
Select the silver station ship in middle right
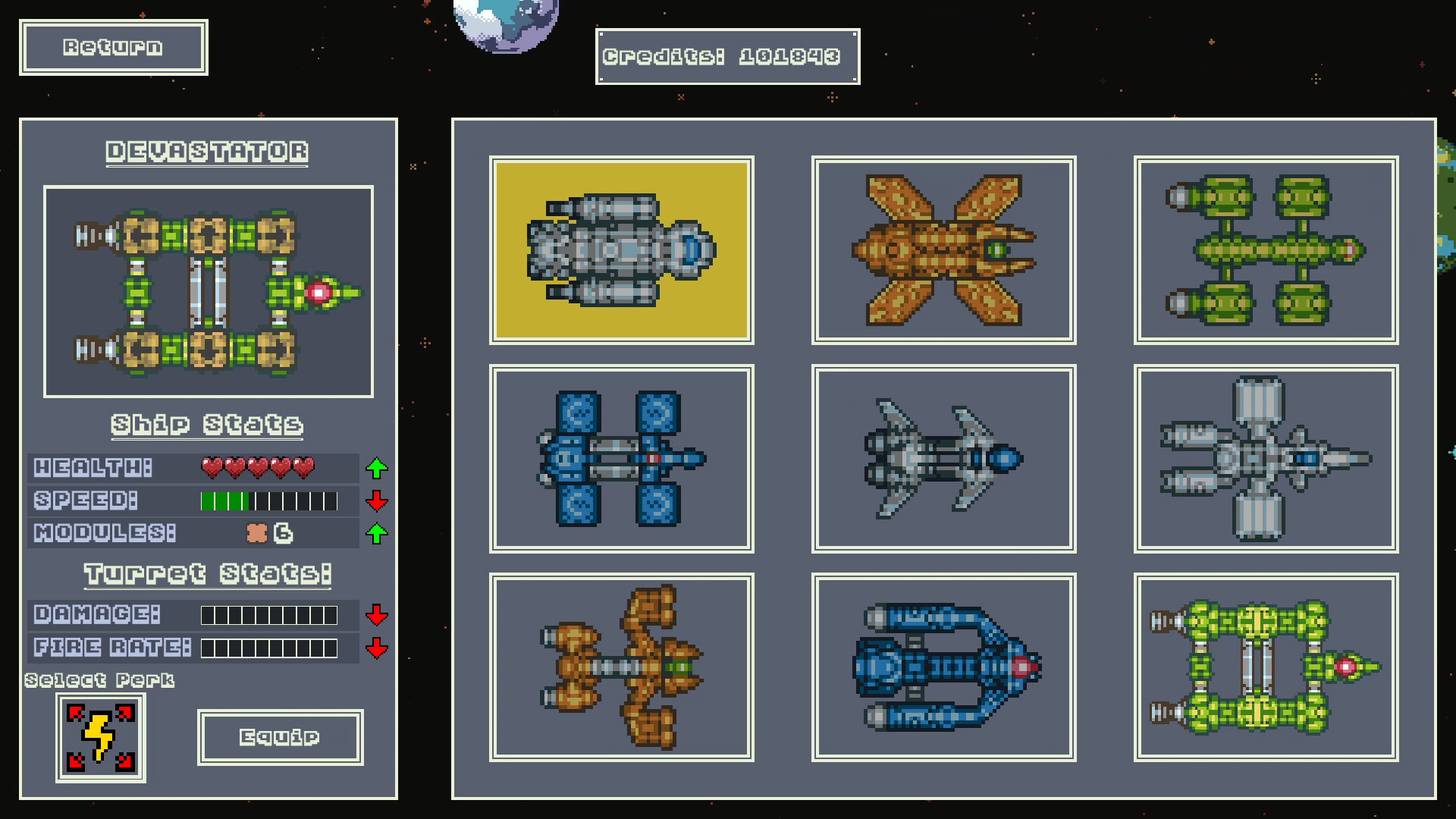click(x=1265, y=458)
